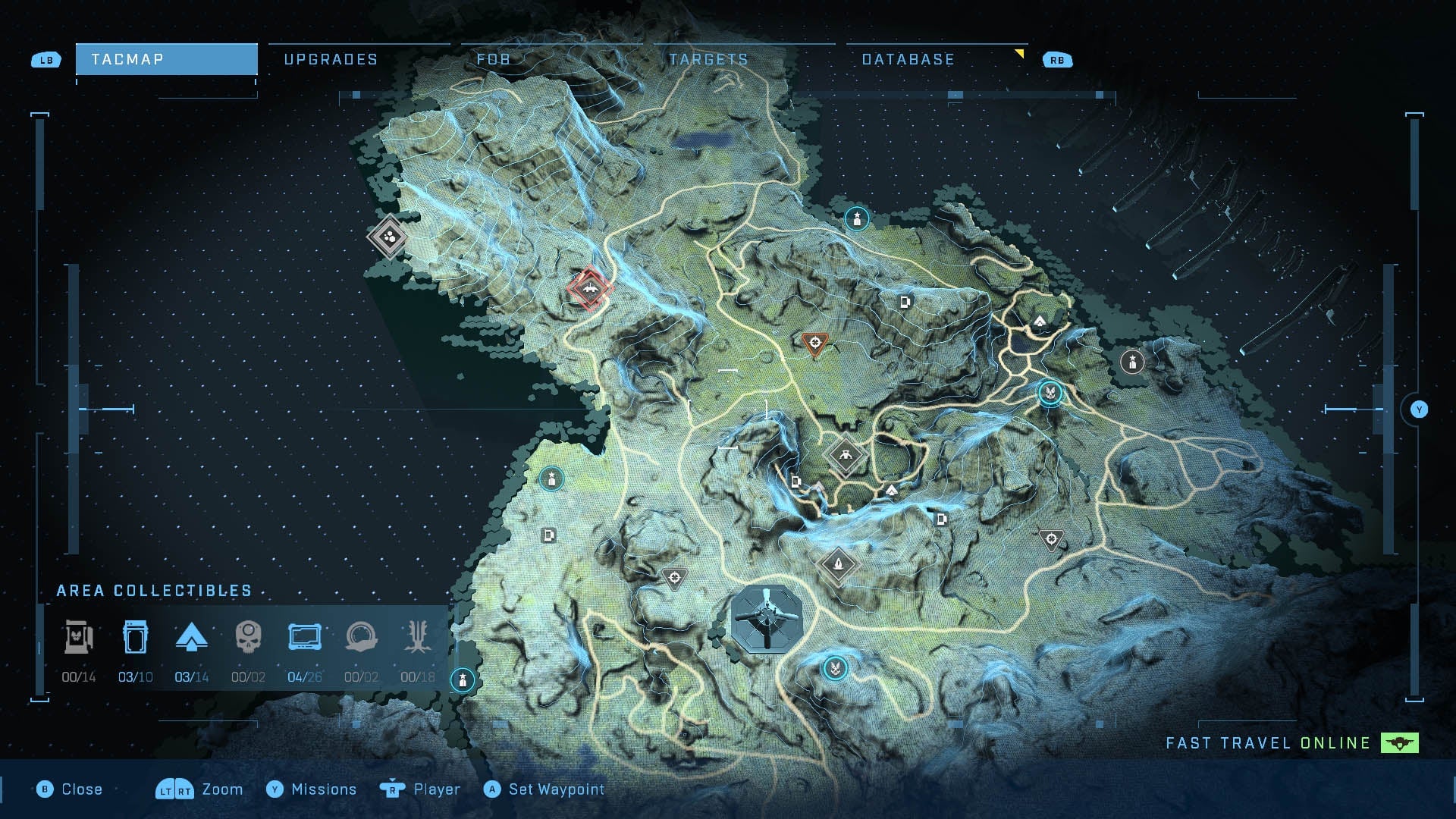Toggle the UNSC Audio Logs filter showing 03/10
Screen dimensions: 1456x819
click(135, 639)
